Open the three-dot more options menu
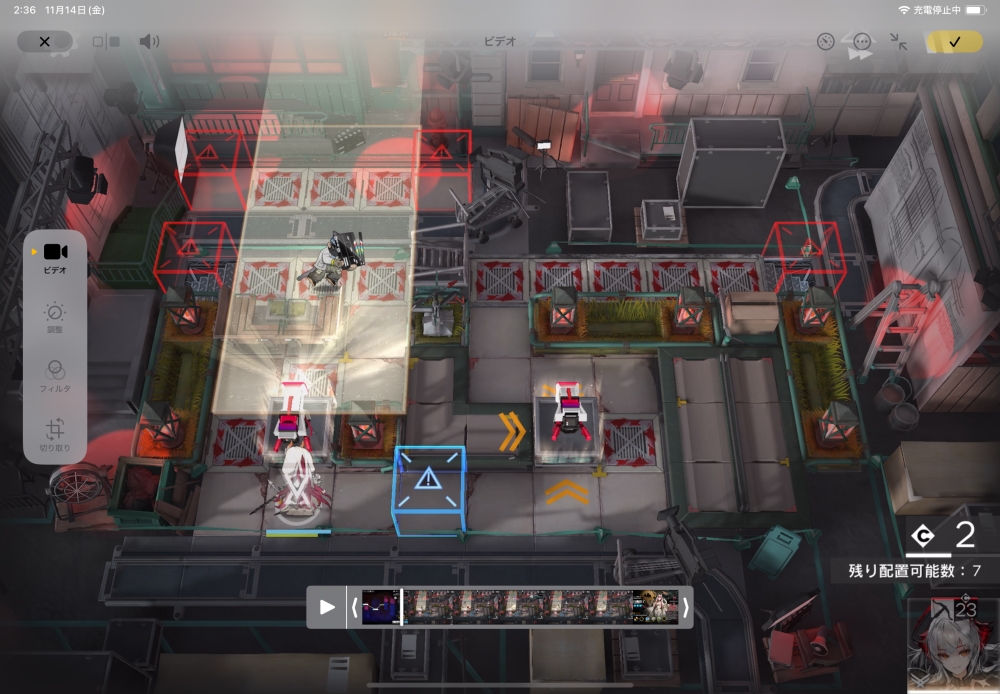This screenshot has height=694, width=1000. point(862,41)
